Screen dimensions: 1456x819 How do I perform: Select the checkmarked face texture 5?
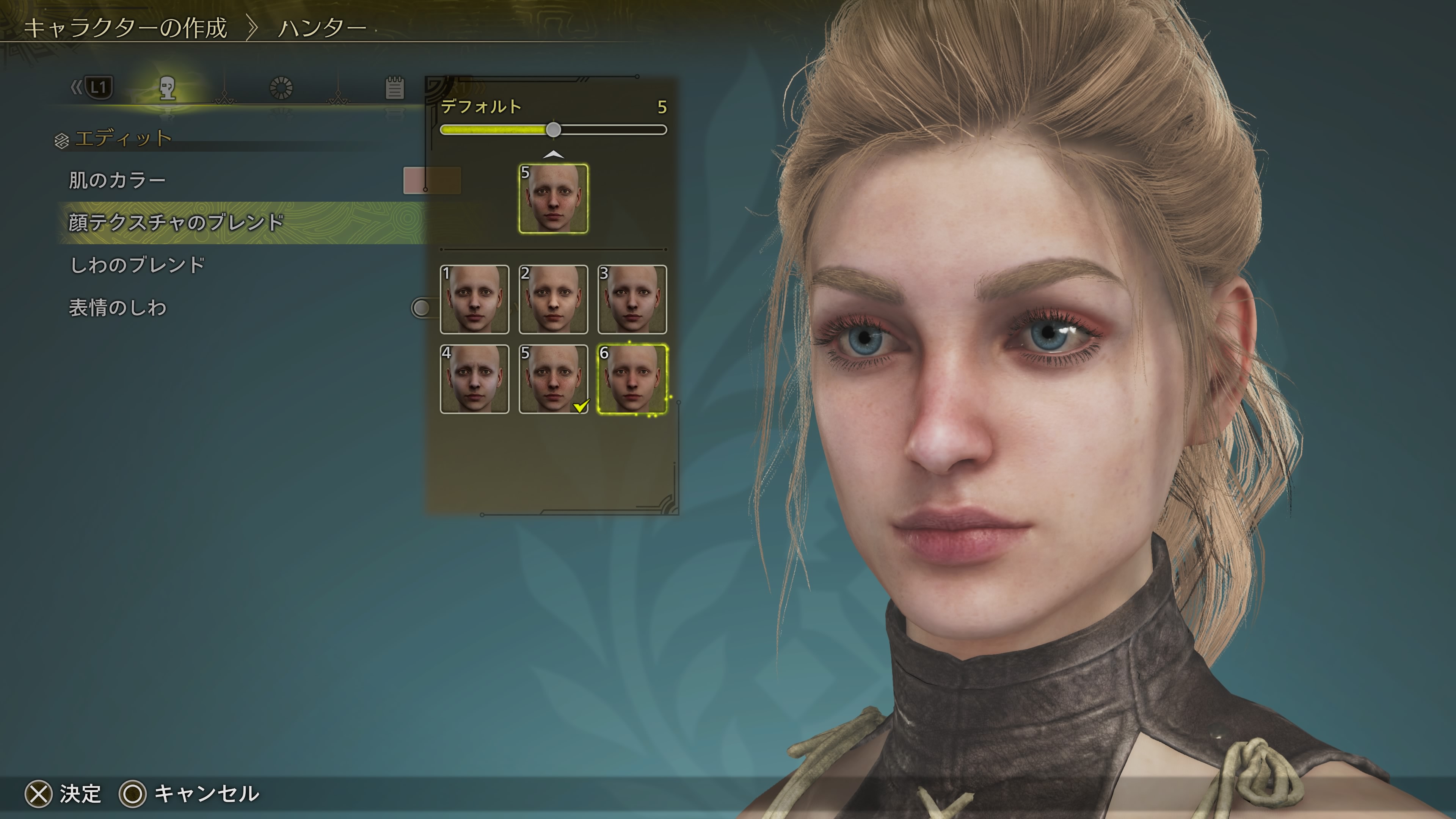(553, 379)
